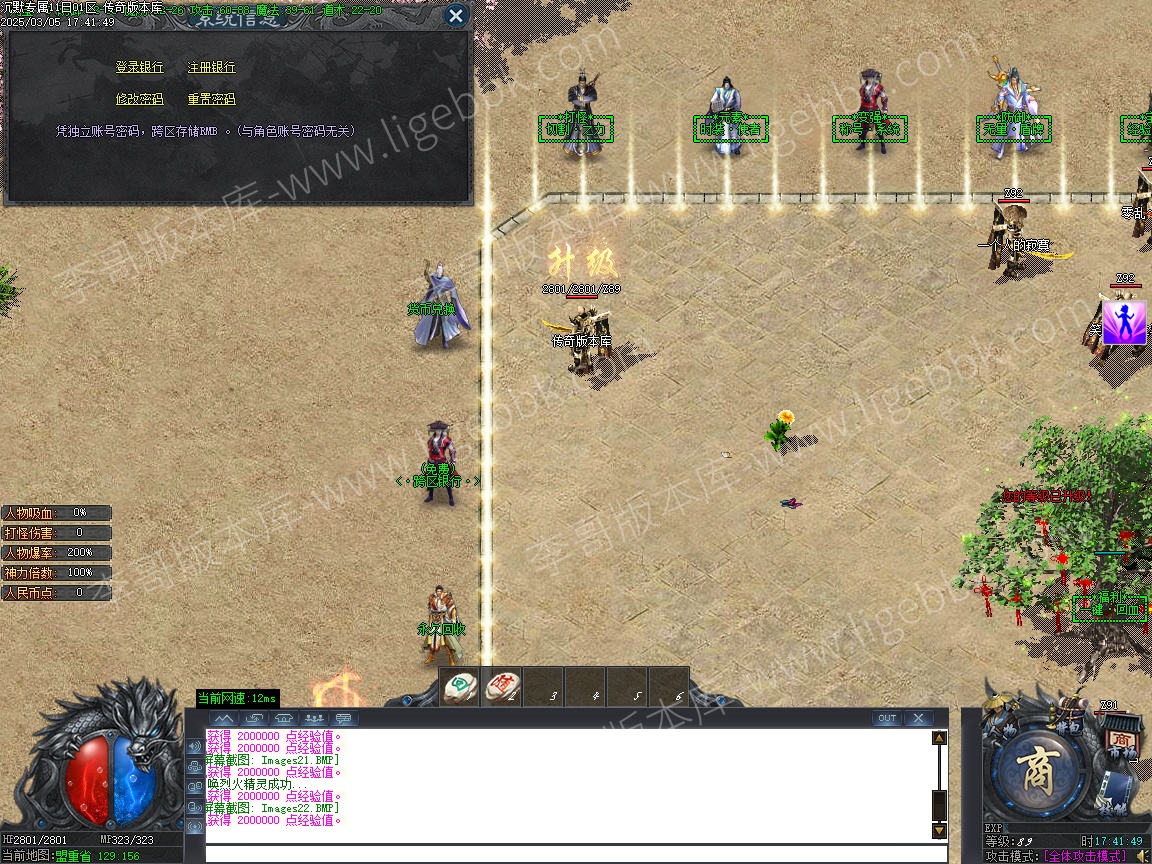Image resolution: width=1152 pixels, height=864 pixels.
Task: Toggle the sound speaker icon
Action: point(1141,856)
